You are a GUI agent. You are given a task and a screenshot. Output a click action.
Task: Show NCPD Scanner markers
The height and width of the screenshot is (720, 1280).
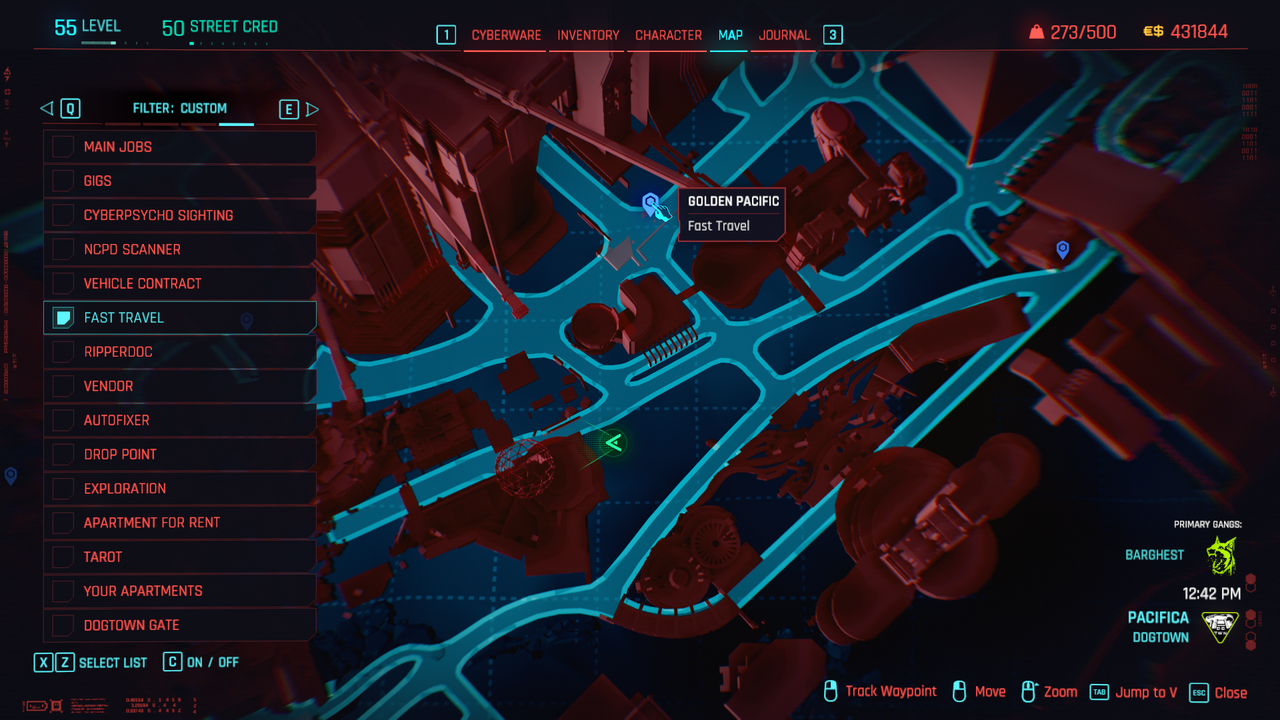(x=63, y=249)
